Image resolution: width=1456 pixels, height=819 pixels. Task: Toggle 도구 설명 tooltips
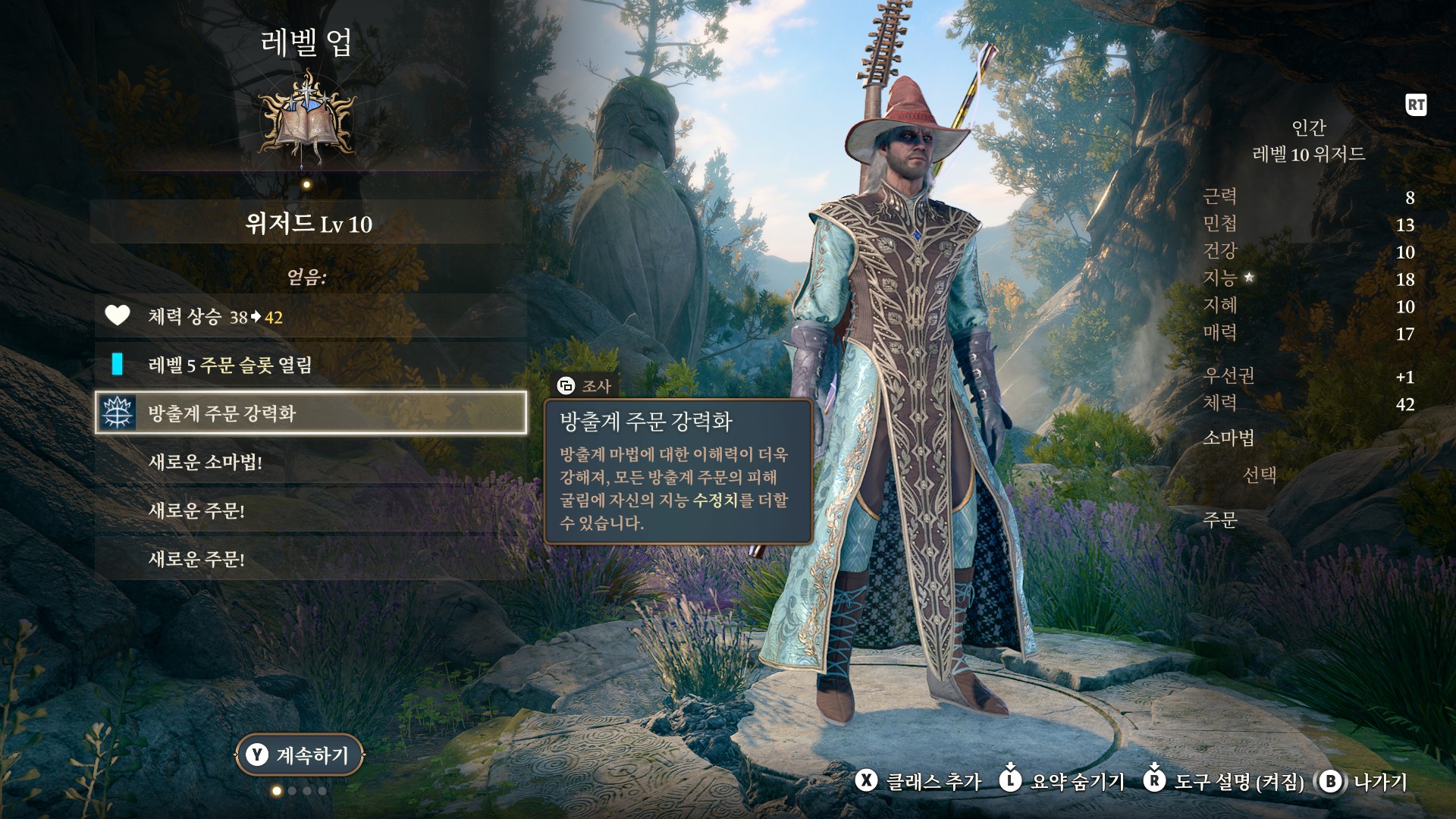[x=1224, y=781]
